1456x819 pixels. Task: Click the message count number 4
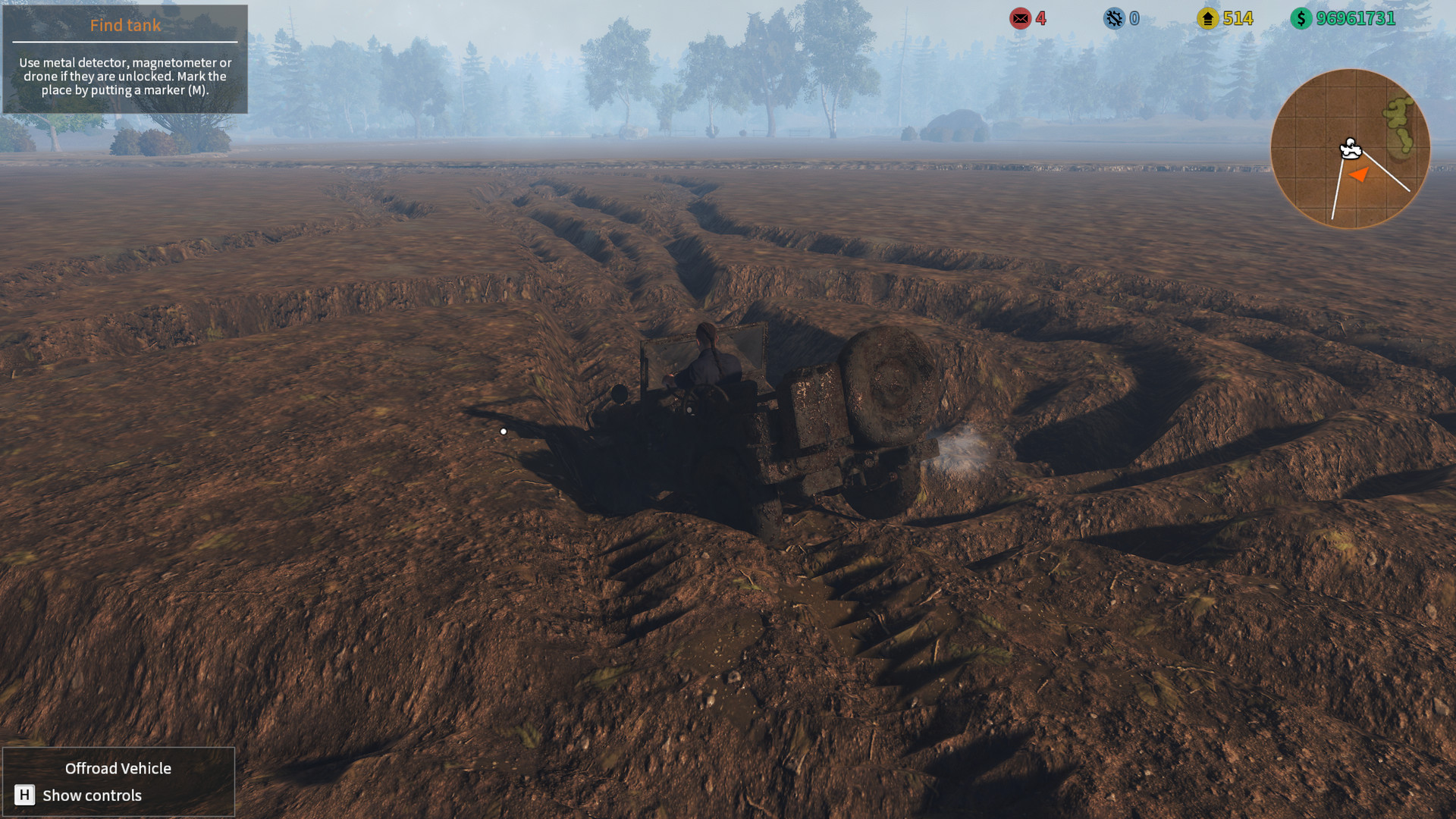pos(1040,18)
